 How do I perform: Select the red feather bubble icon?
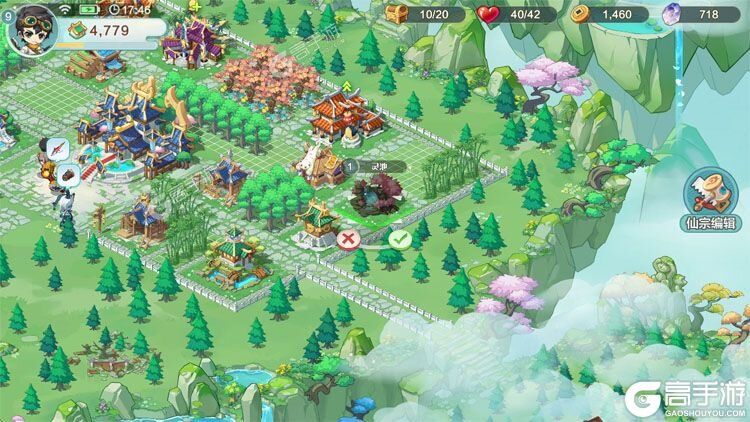tap(59, 148)
